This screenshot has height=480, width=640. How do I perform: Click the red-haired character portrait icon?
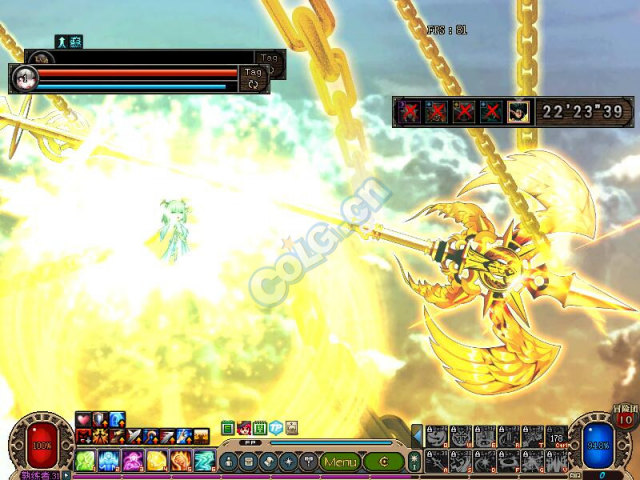243,428
